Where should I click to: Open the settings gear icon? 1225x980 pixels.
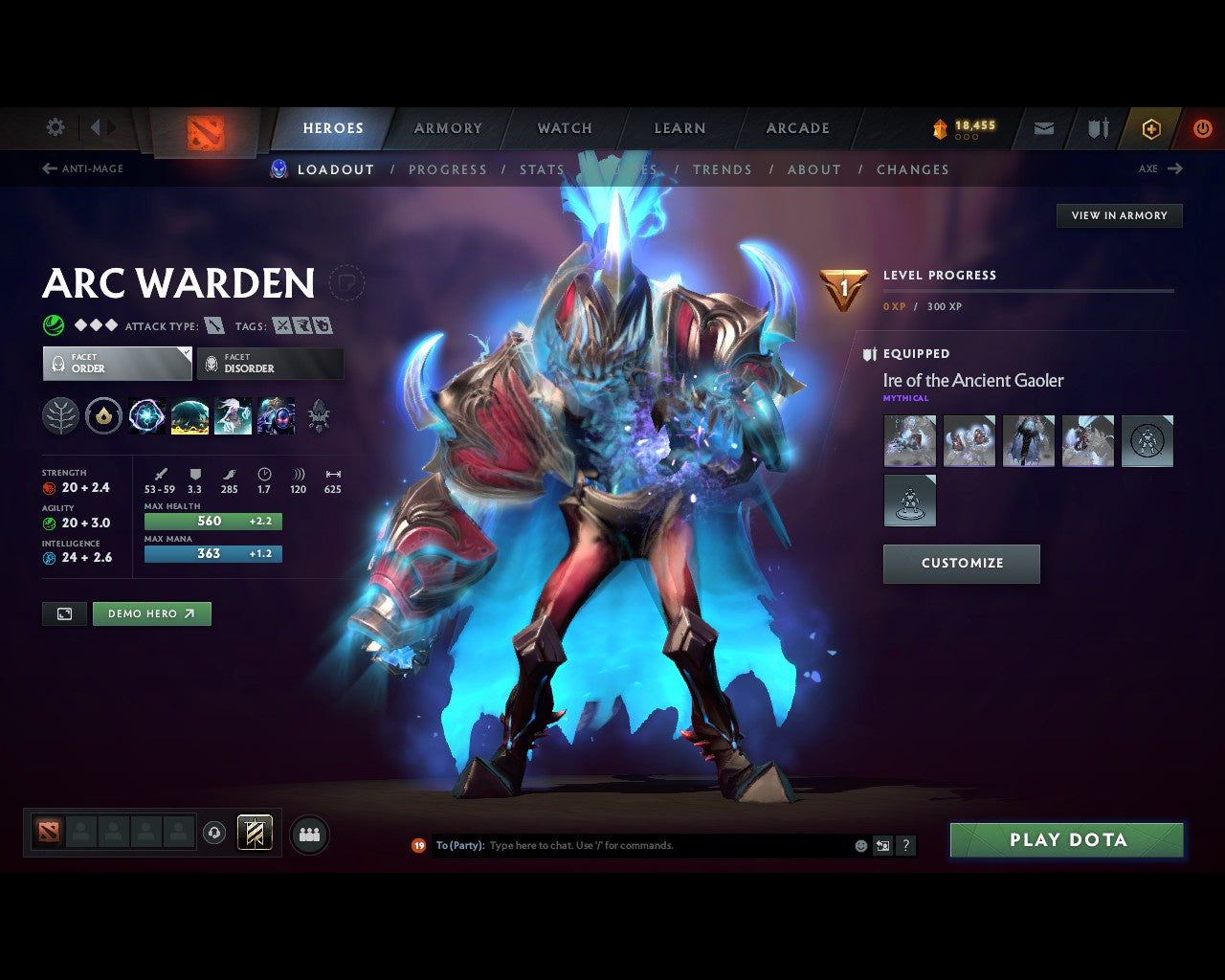tap(55, 127)
